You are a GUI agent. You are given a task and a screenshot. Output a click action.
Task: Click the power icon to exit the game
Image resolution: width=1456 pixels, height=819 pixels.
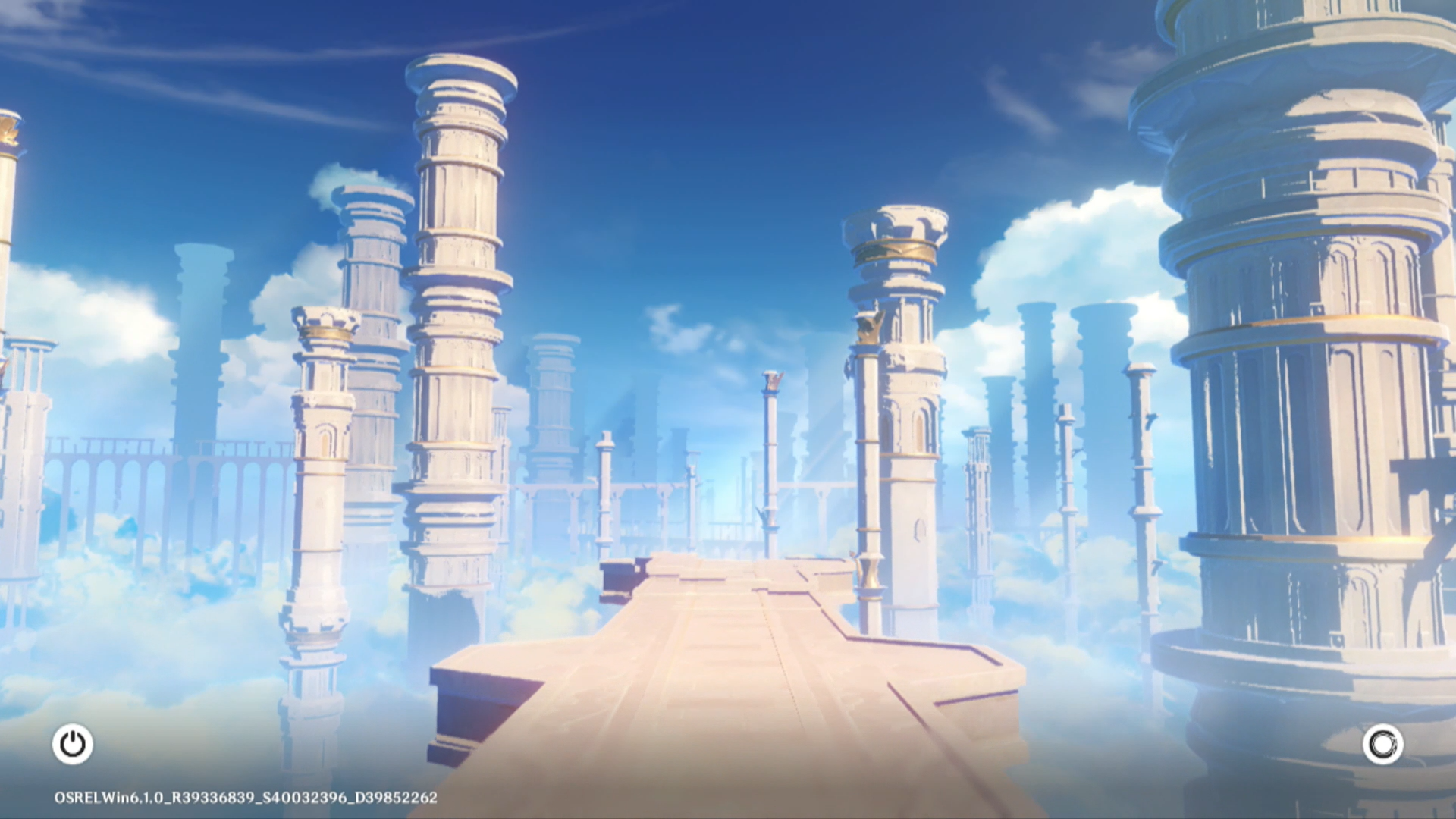click(73, 744)
